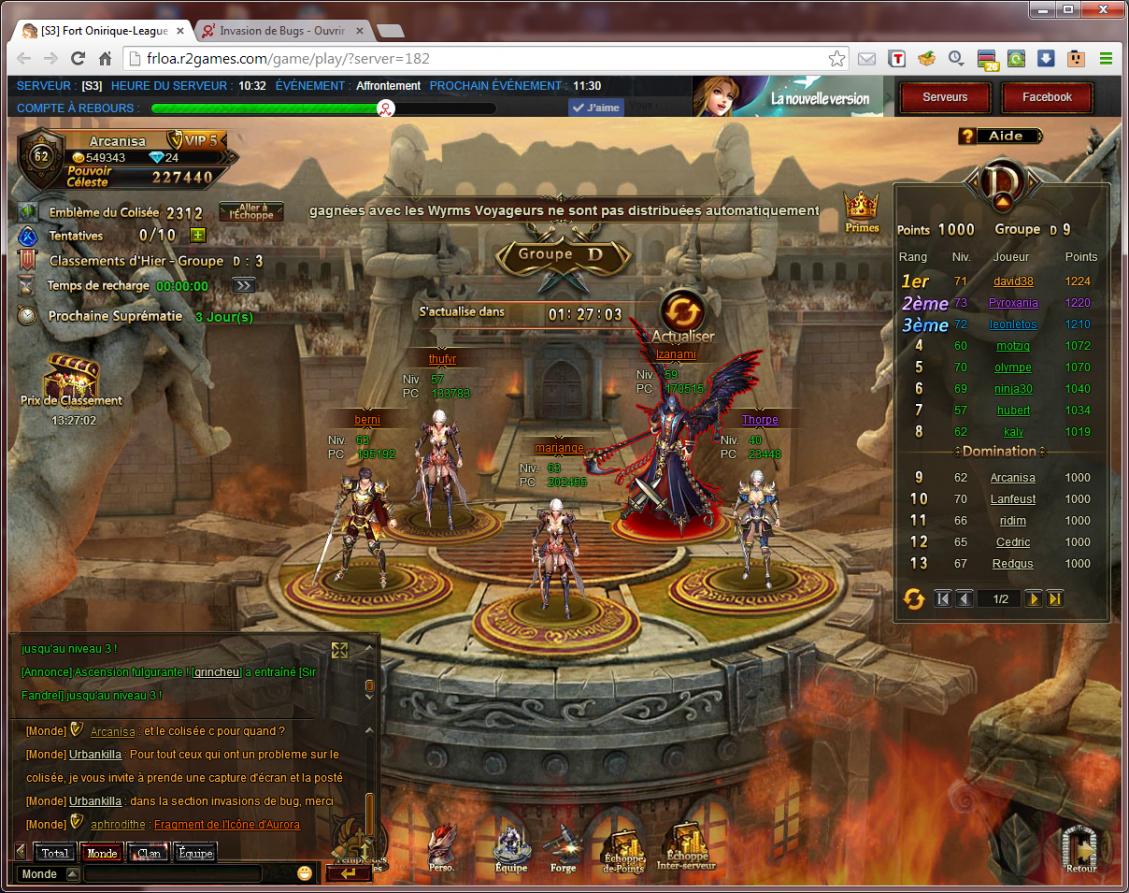Screen dimensions: 1129x893
Task: Go to the next ranking page
Action: point(1034,598)
